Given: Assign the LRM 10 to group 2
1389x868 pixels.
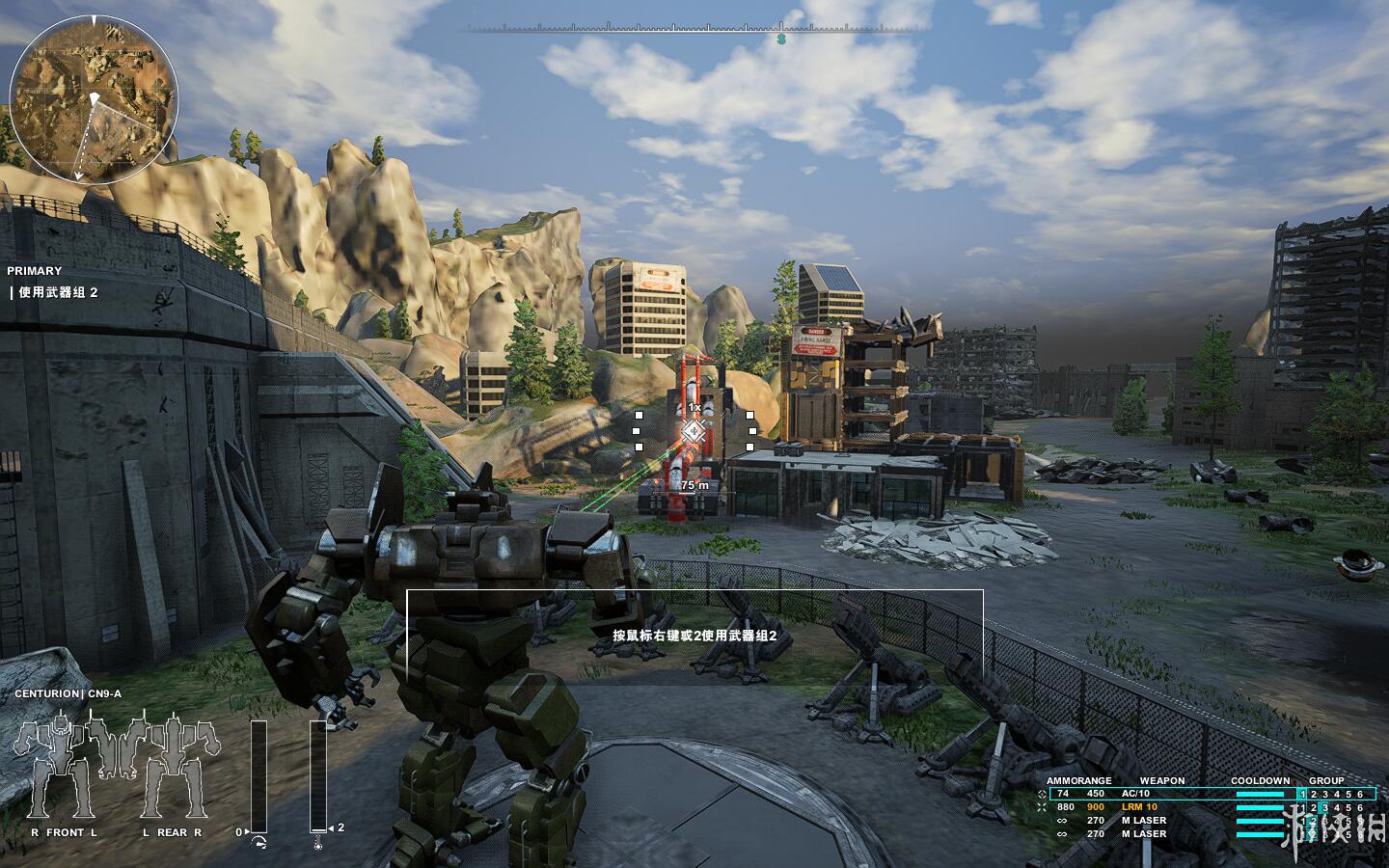Looking at the screenshot, I should 1314,807.
